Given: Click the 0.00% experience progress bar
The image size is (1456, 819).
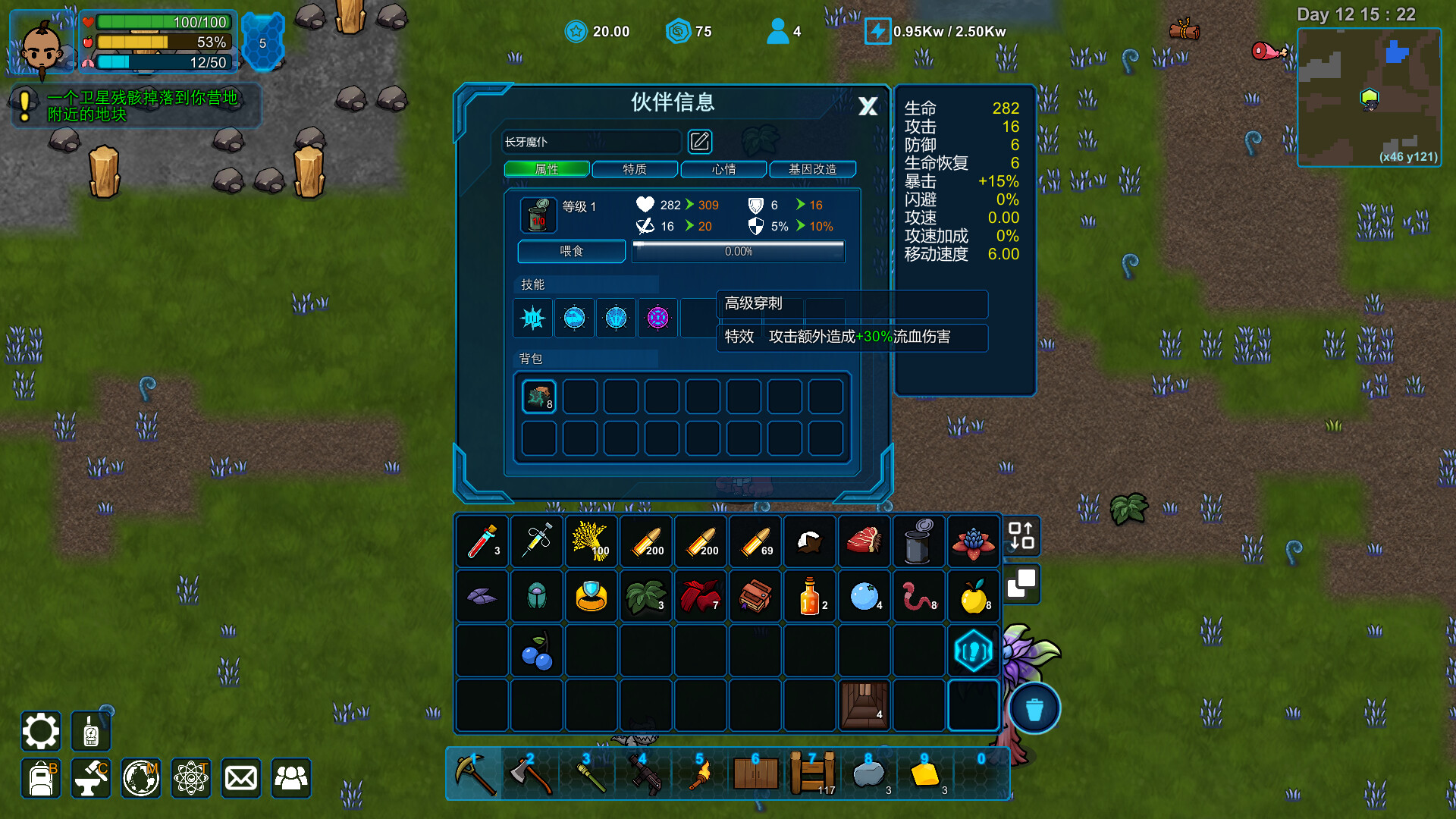Looking at the screenshot, I should [736, 251].
